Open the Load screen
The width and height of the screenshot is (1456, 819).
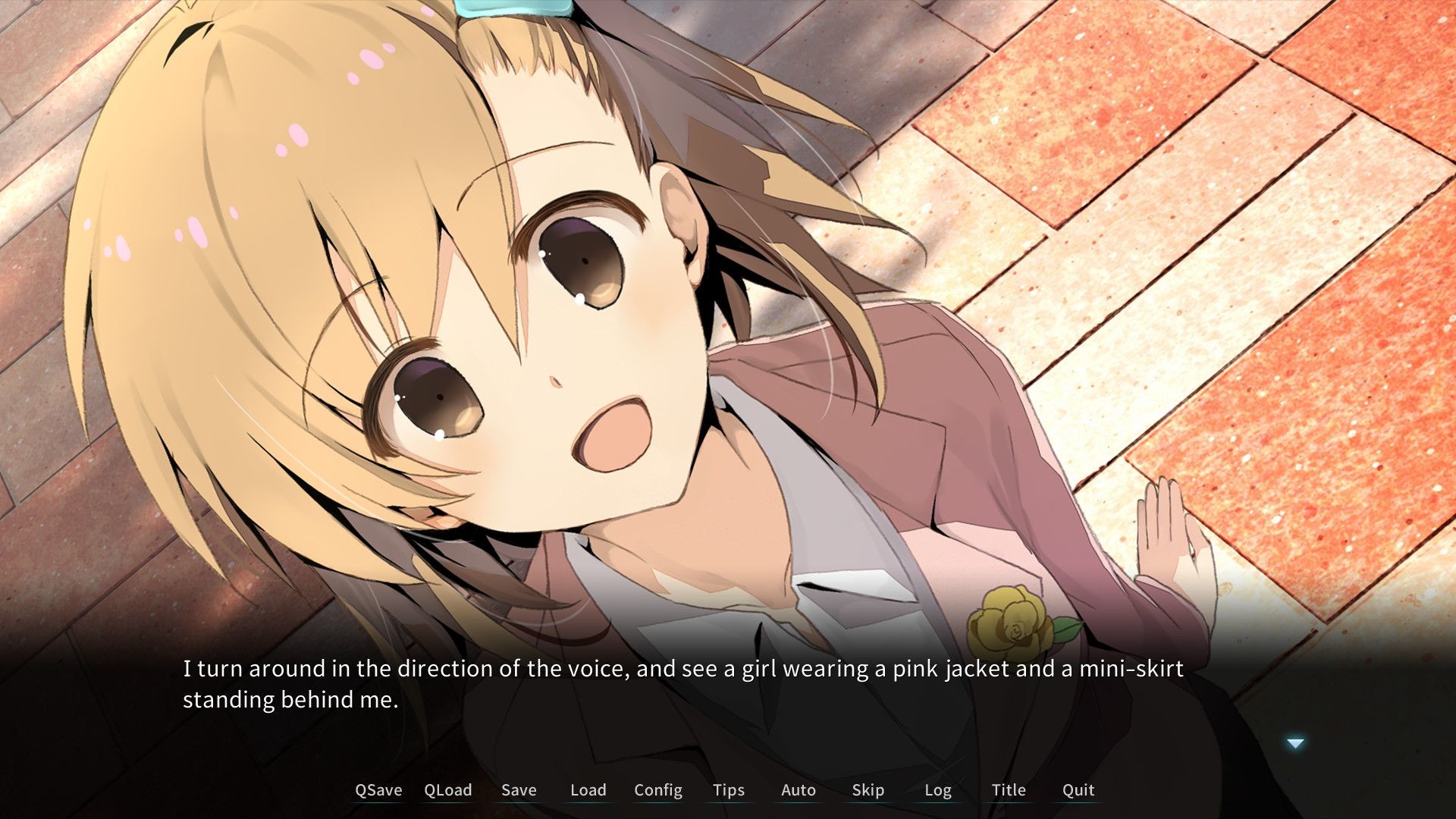588,790
